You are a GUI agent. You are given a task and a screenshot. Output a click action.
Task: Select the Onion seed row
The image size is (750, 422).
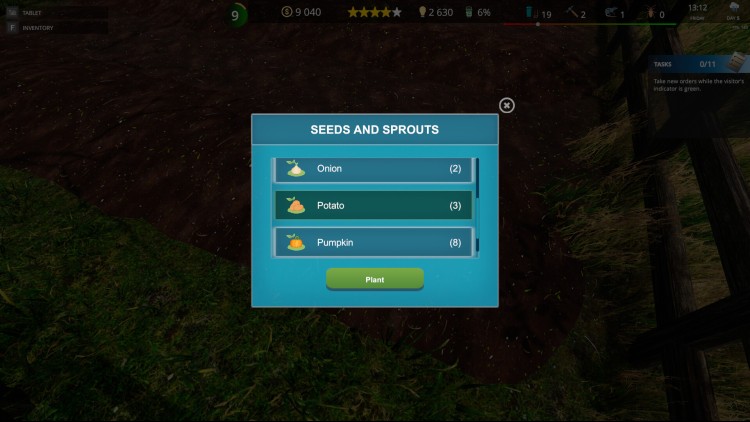374,169
